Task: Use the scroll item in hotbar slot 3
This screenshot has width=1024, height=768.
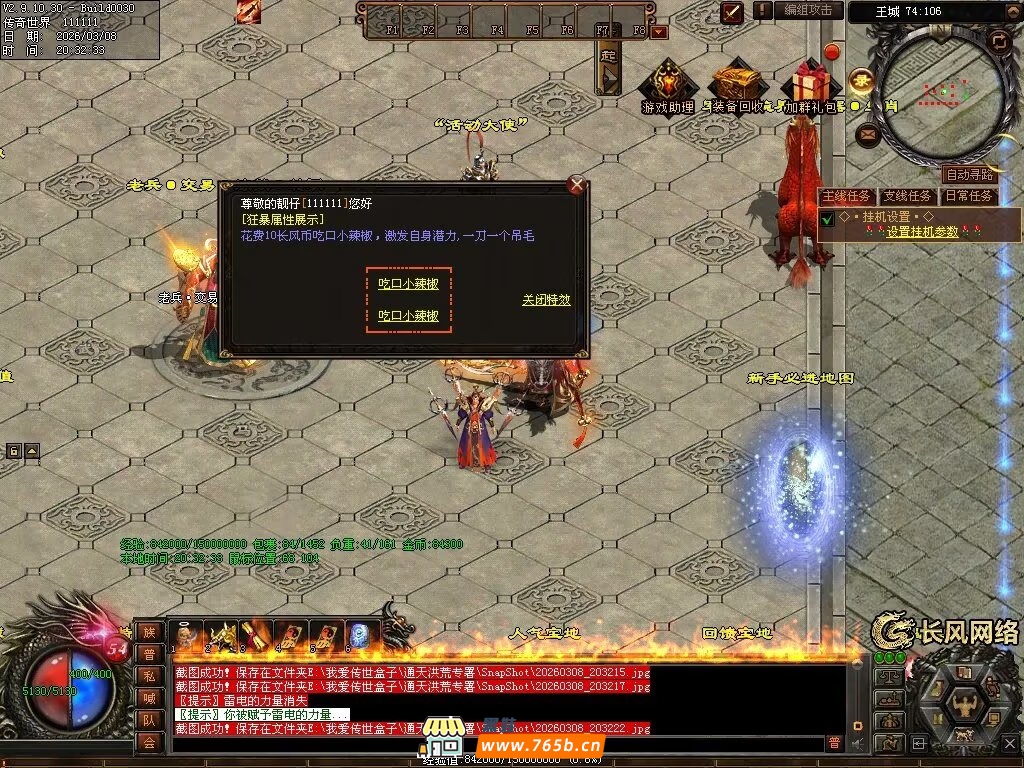Action: (254, 634)
